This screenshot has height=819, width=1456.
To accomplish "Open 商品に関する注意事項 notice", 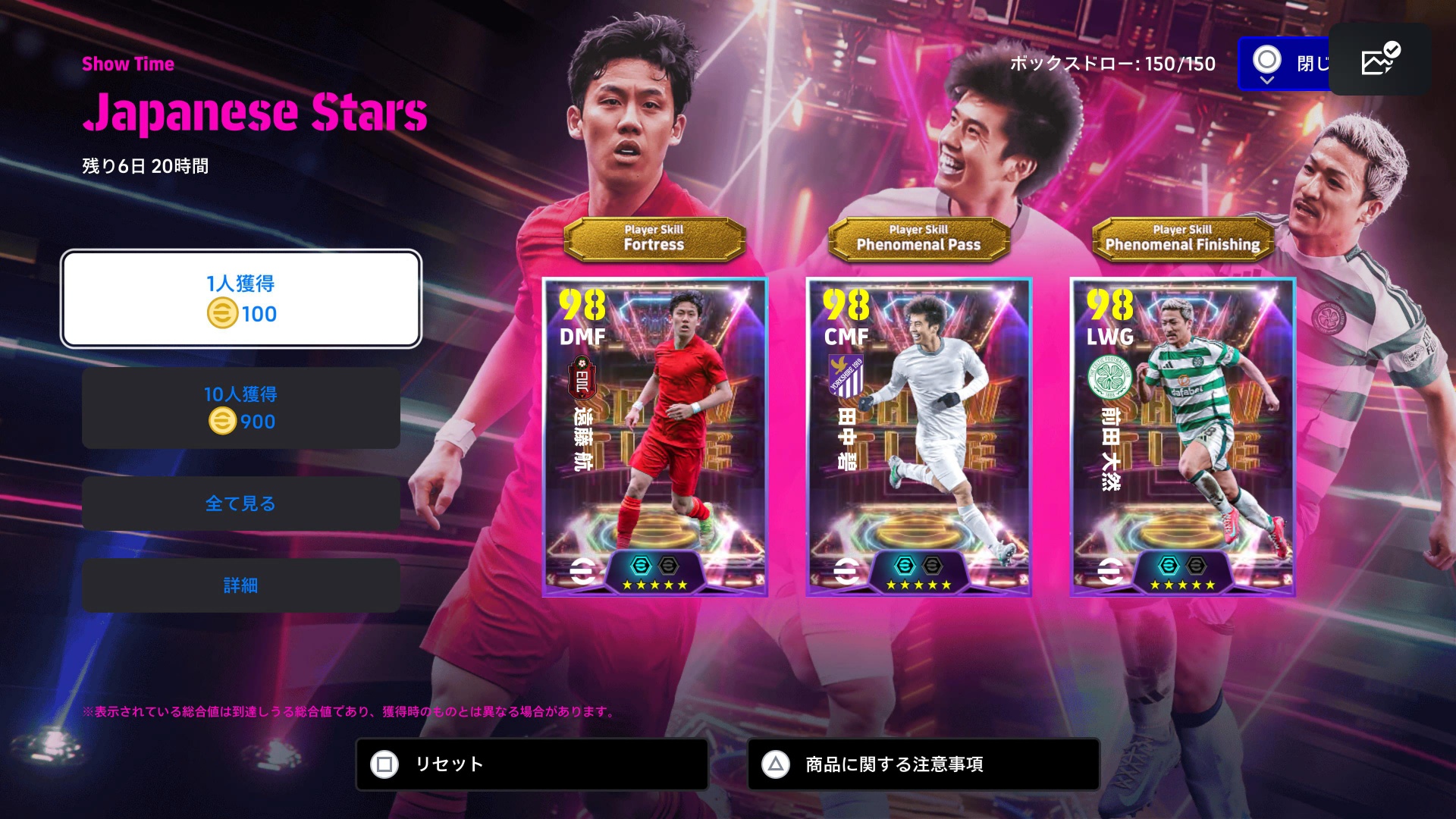I will click(923, 764).
